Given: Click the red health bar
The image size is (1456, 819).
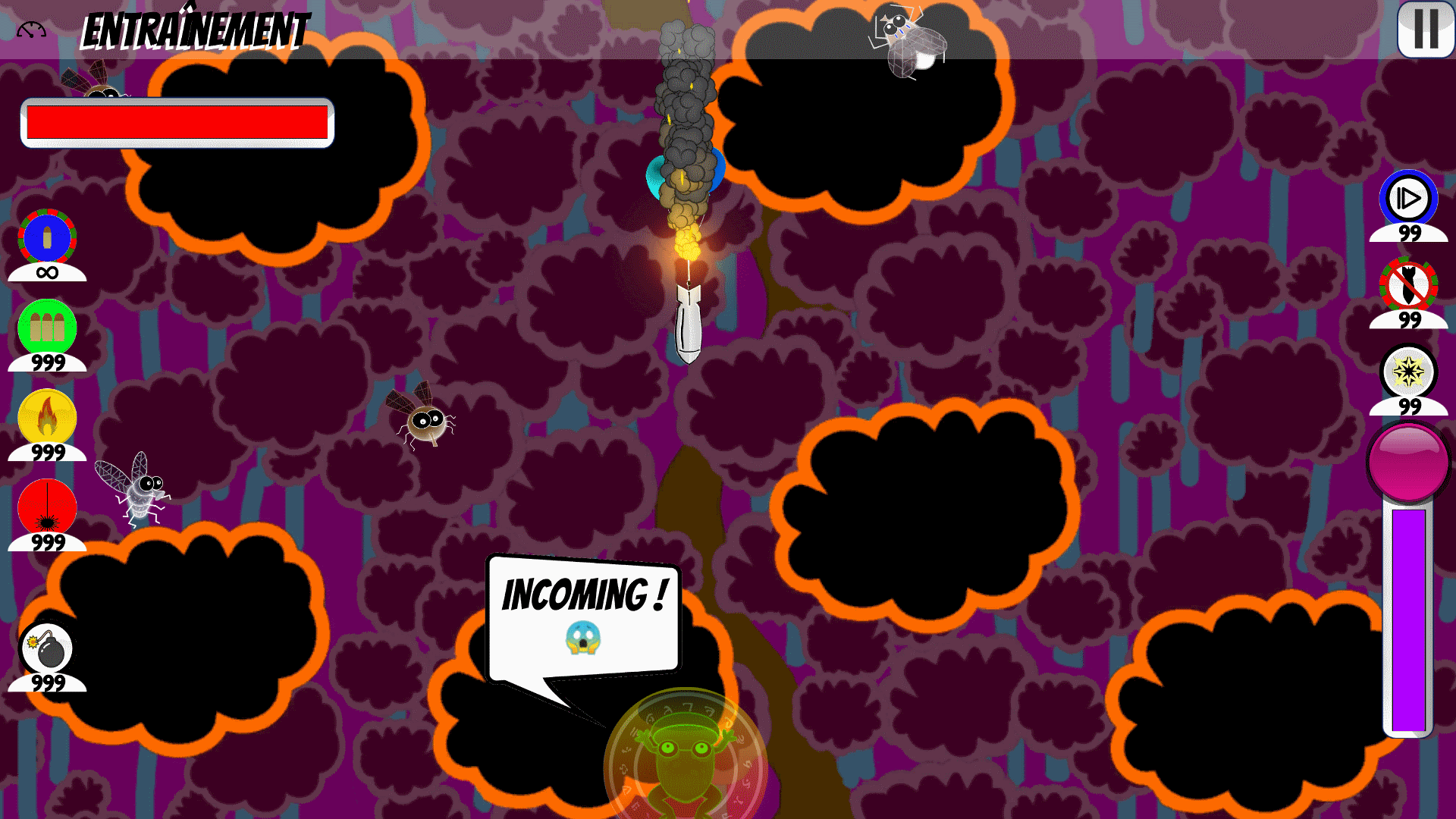Looking at the screenshot, I should tap(176, 121).
